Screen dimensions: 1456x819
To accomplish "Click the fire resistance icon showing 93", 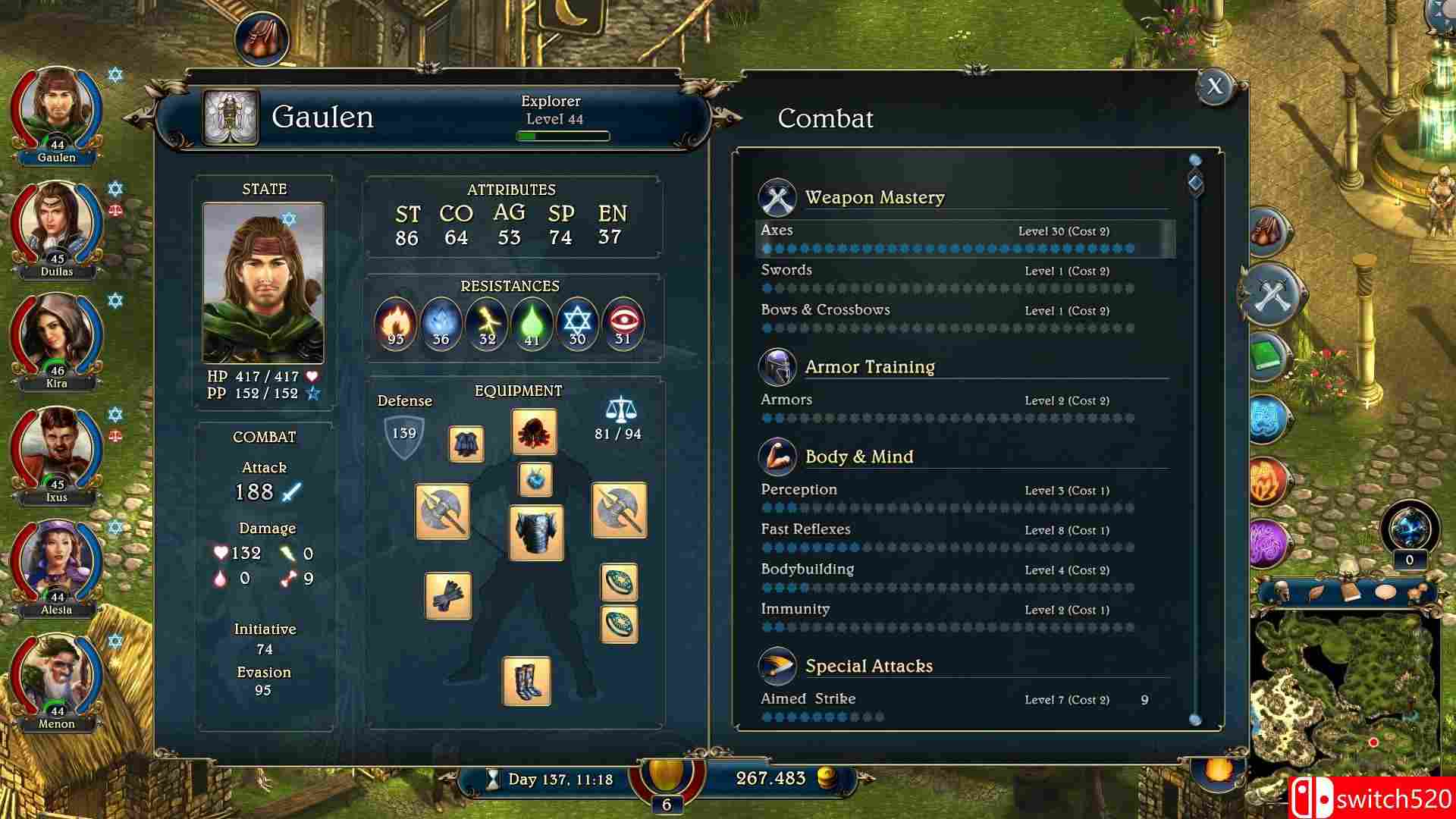I will 394,325.
